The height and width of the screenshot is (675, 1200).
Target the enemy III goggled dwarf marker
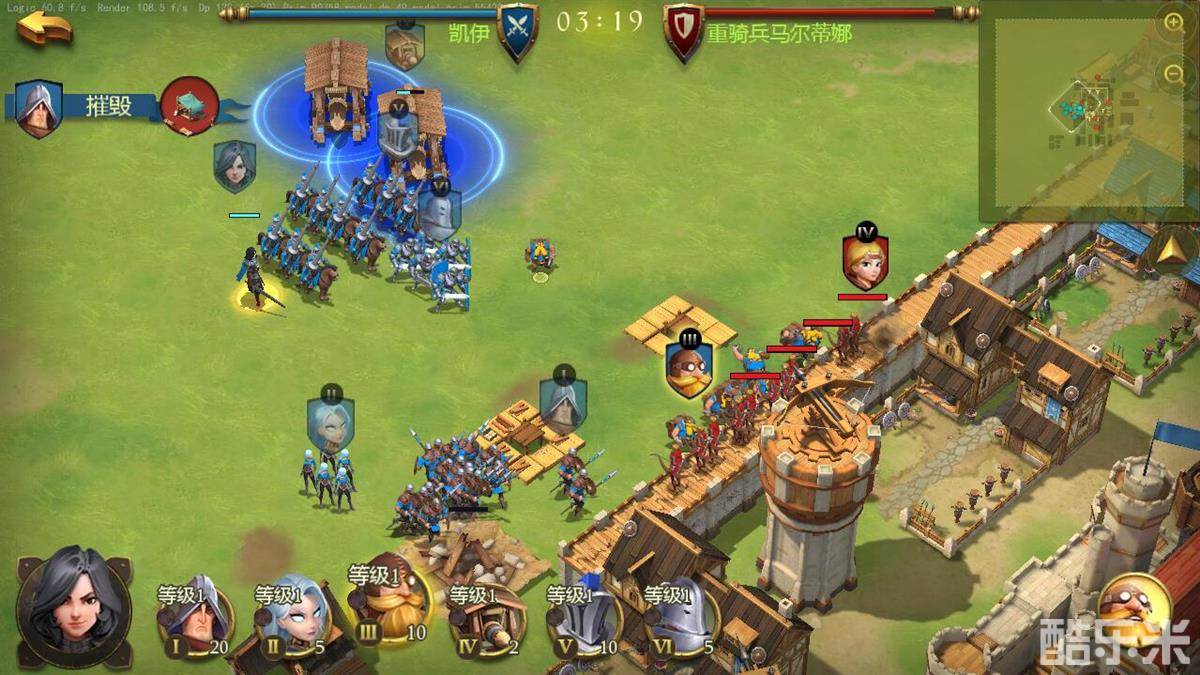[x=690, y=364]
